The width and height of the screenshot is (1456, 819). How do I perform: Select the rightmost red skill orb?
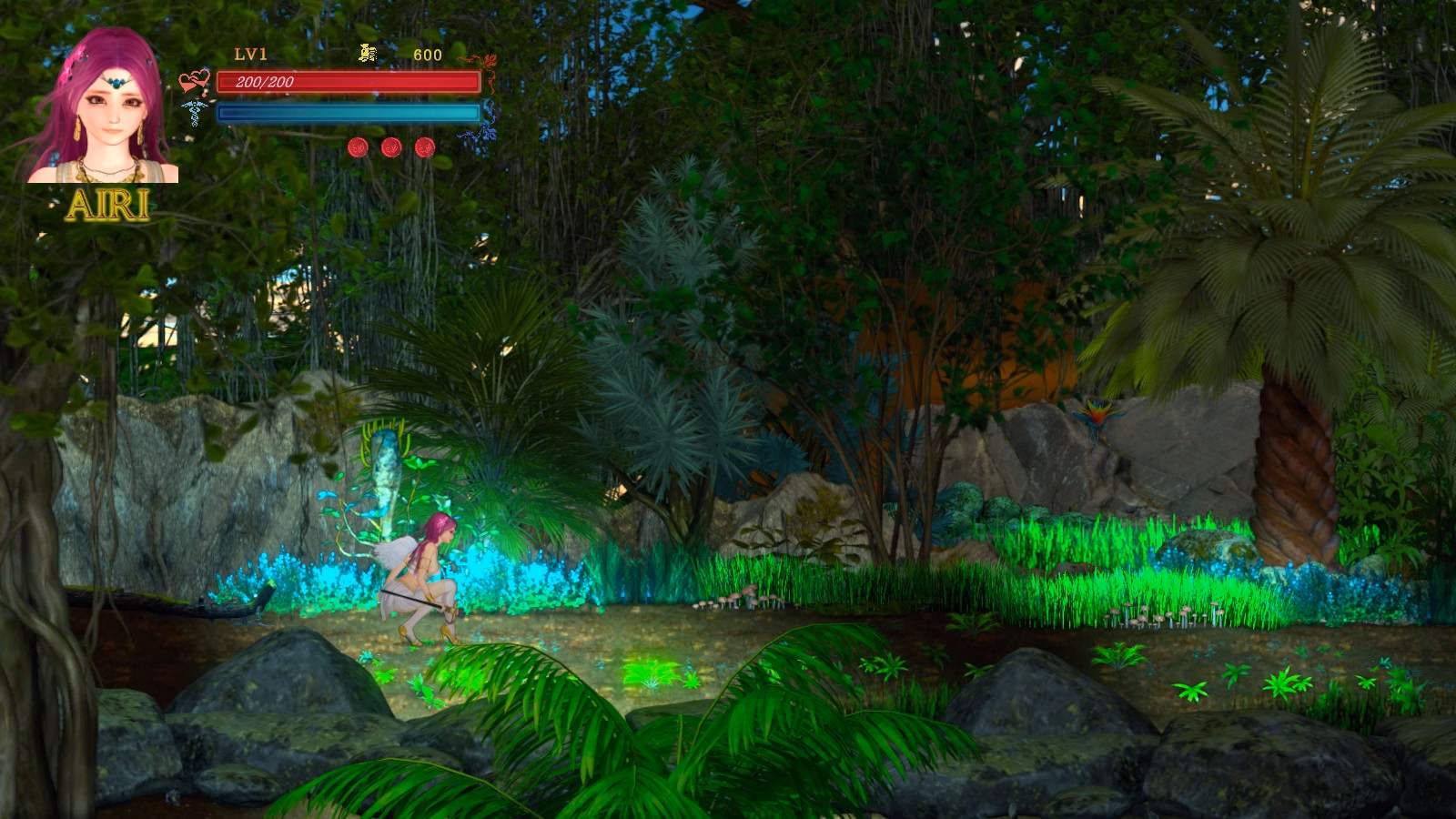(x=424, y=148)
